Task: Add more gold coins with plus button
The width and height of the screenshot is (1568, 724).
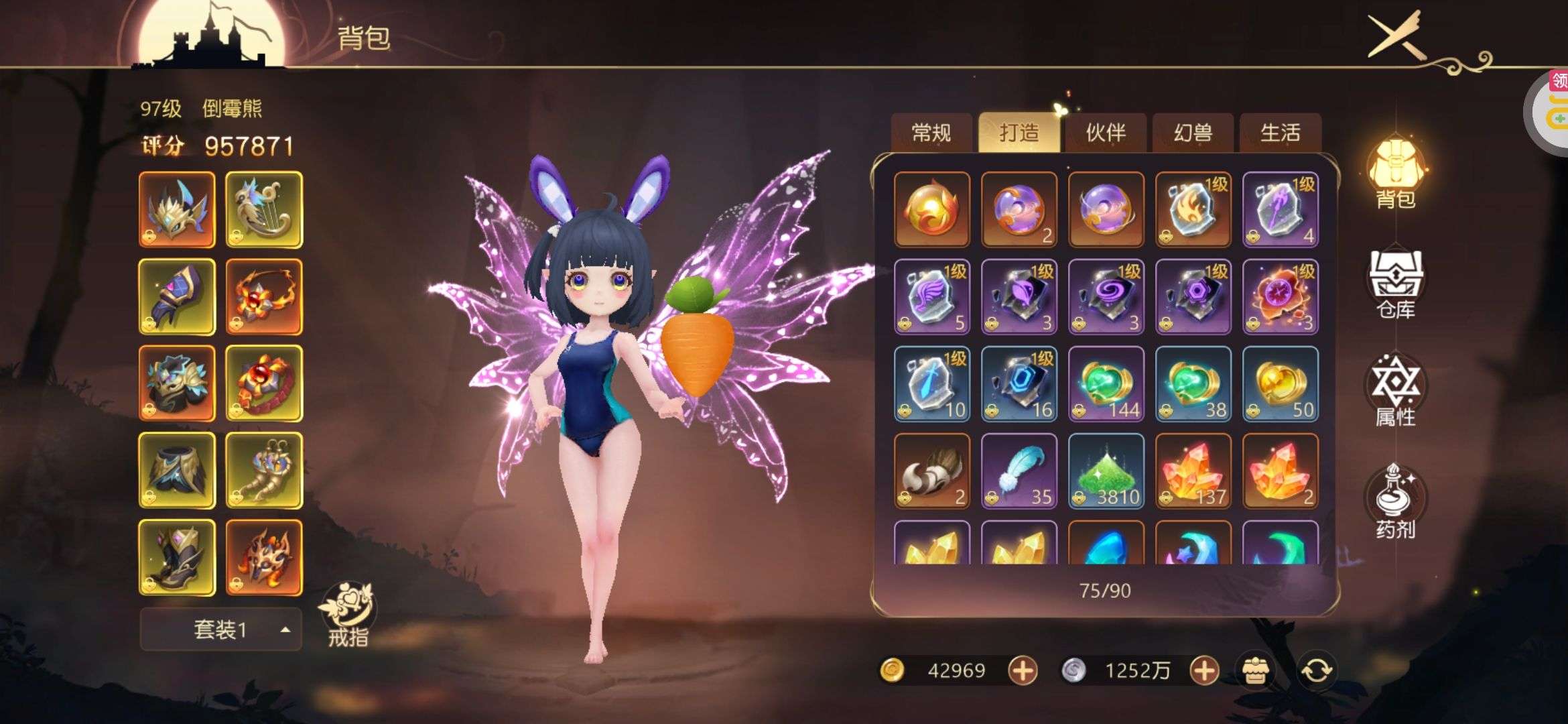Action: [1023, 670]
